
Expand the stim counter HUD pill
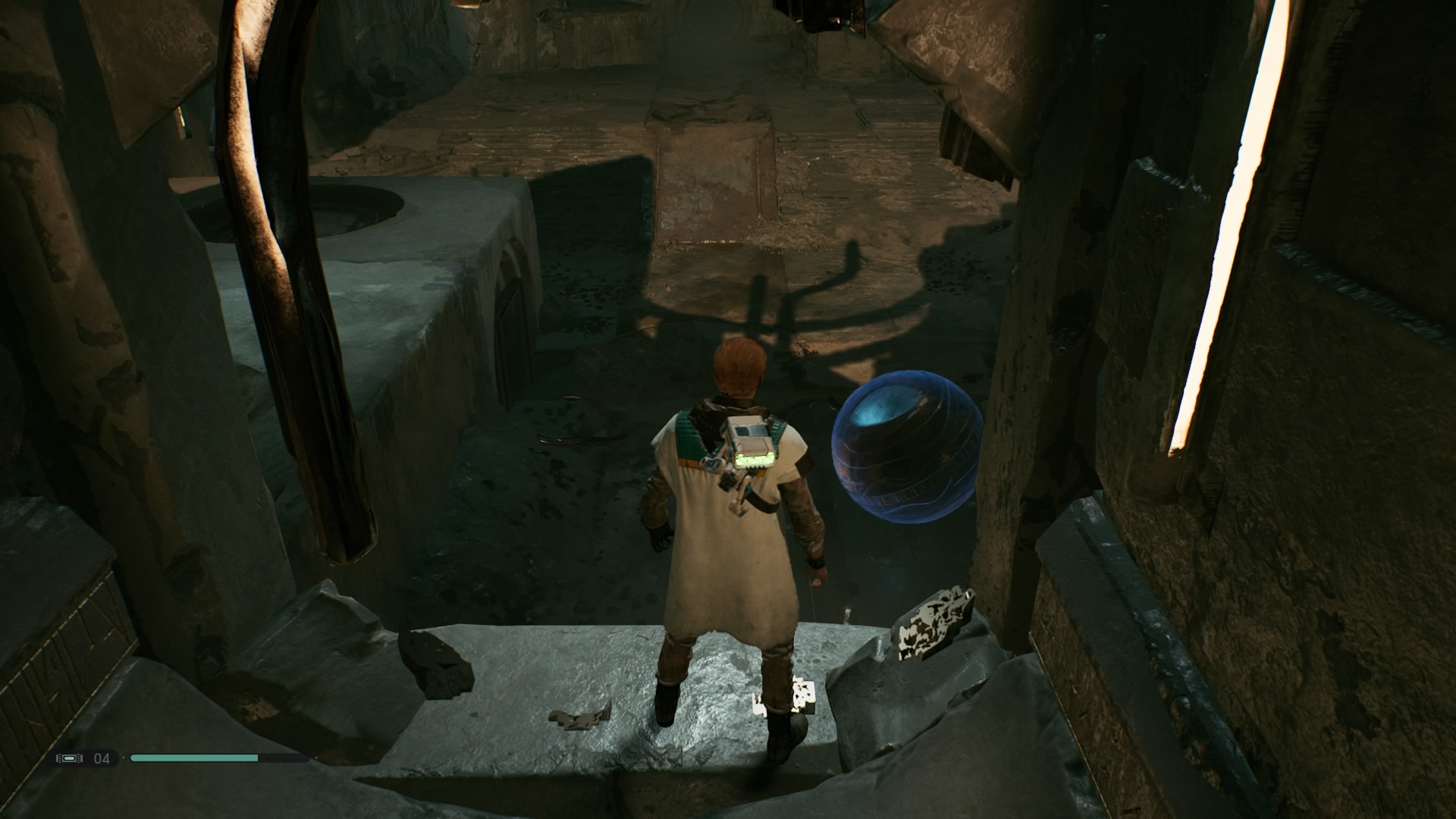click(x=83, y=758)
